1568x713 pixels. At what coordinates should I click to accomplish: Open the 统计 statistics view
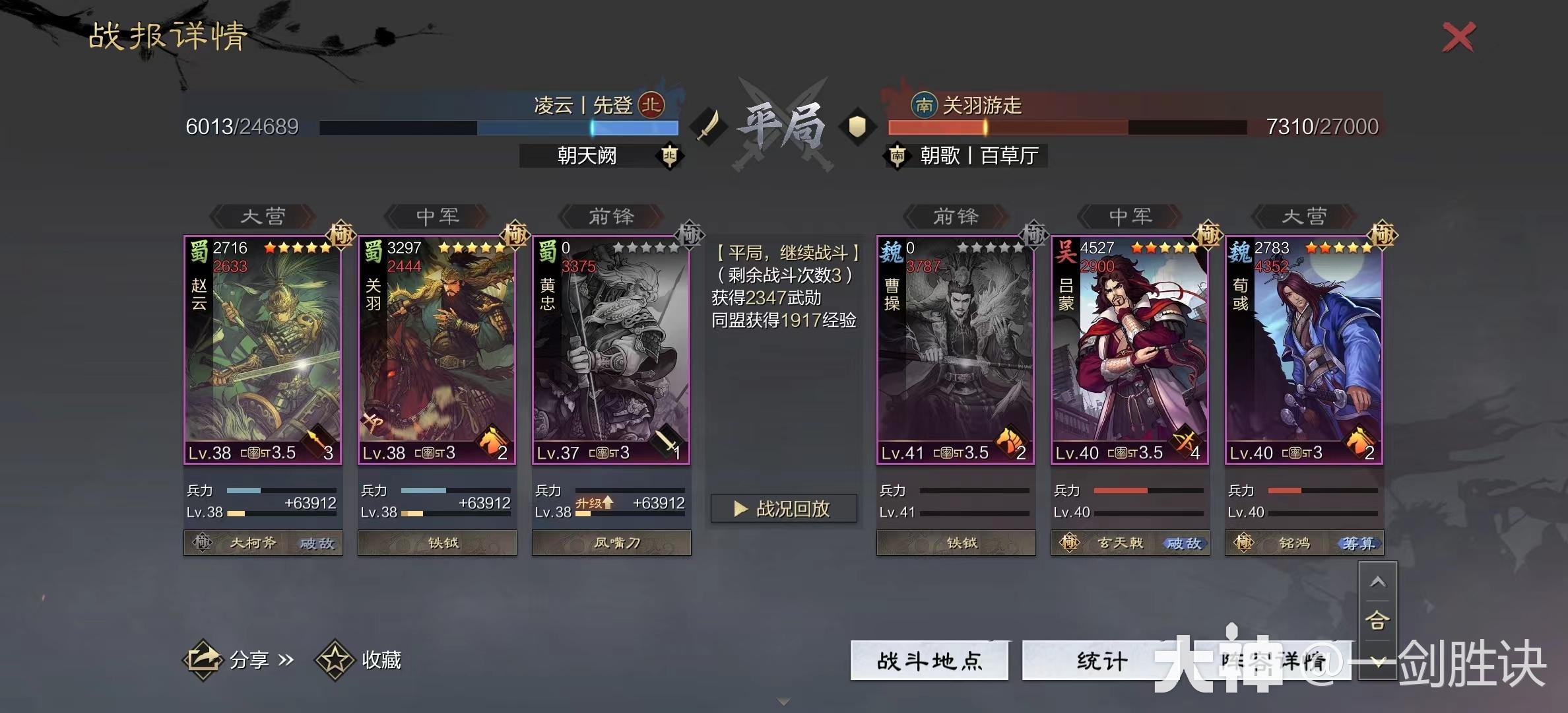click(1099, 659)
